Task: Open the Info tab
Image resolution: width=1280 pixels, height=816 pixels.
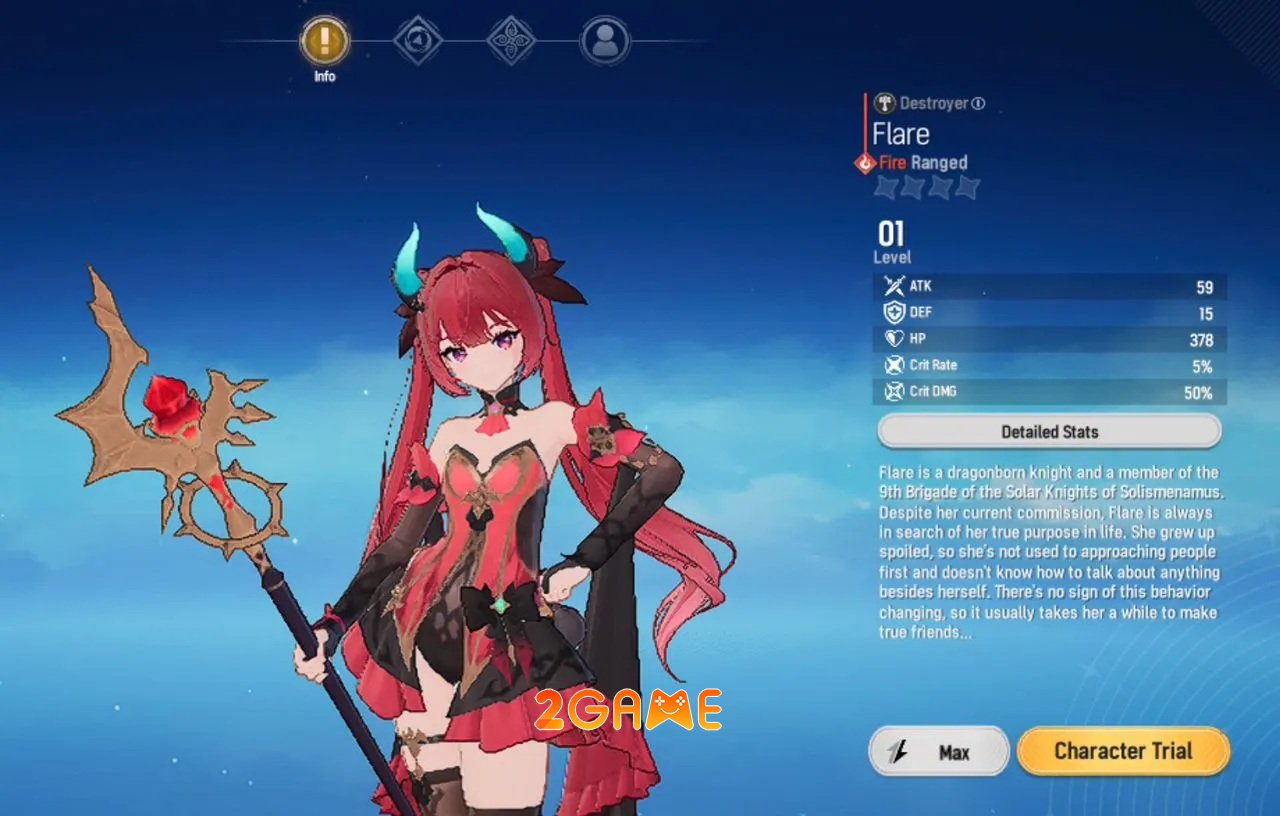Action: click(x=324, y=42)
